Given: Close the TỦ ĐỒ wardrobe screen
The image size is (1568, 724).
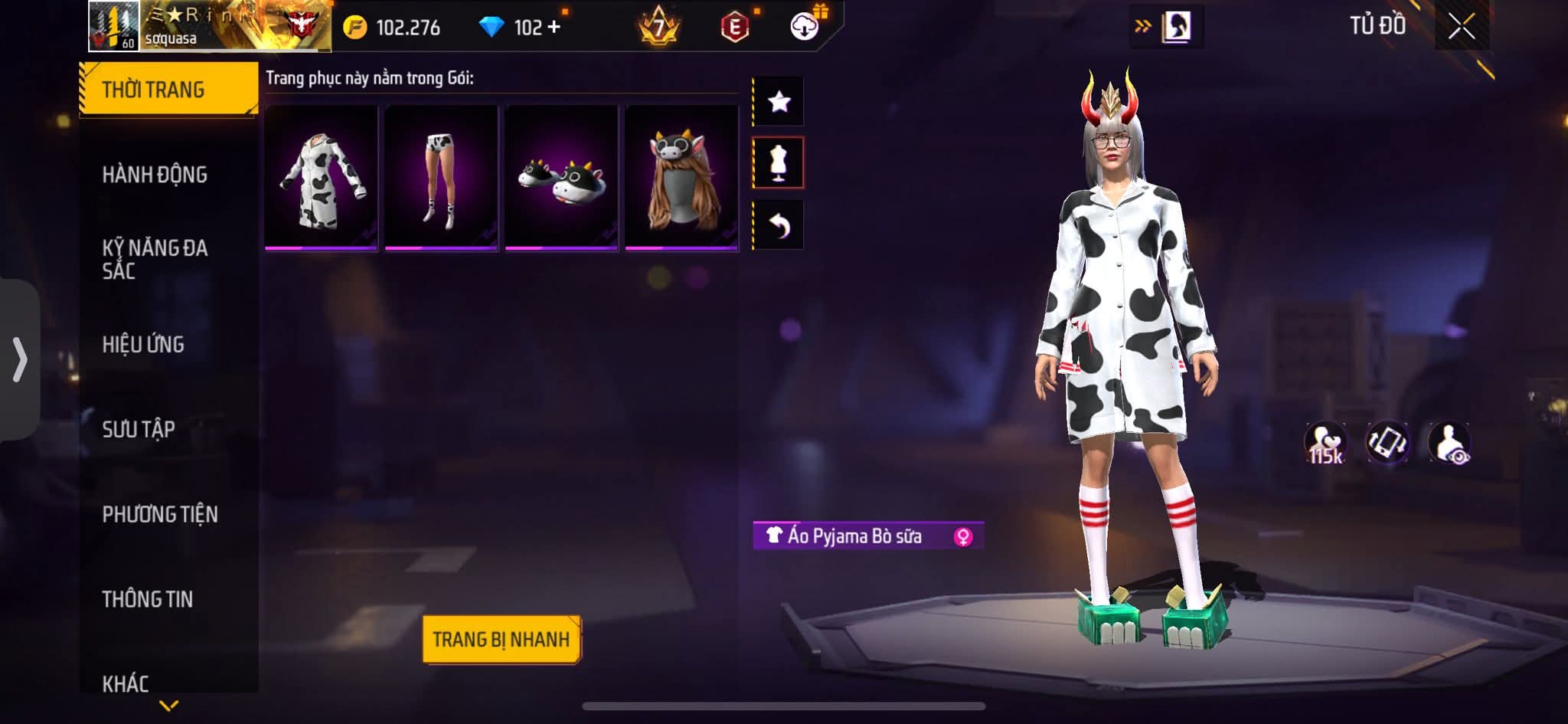Looking at the screenshot, I should [x=1462, y=27].
